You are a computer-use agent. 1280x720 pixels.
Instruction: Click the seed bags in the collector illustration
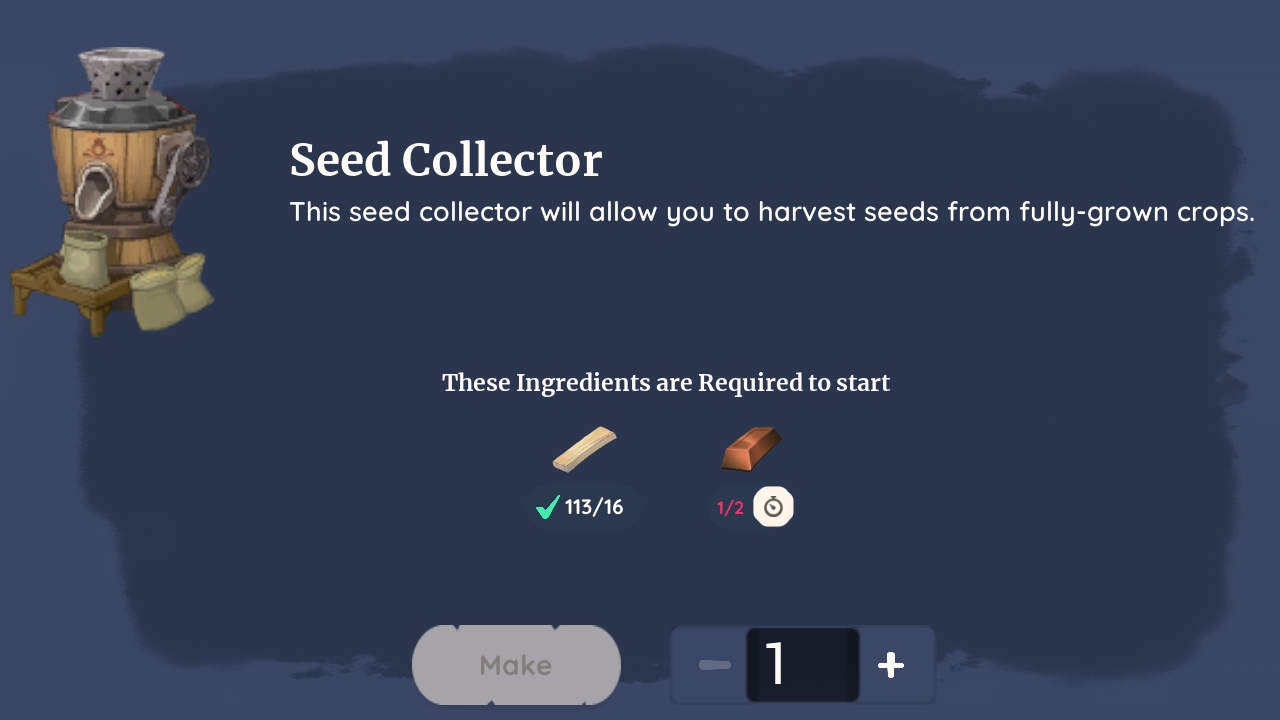[x=170, y=290]
